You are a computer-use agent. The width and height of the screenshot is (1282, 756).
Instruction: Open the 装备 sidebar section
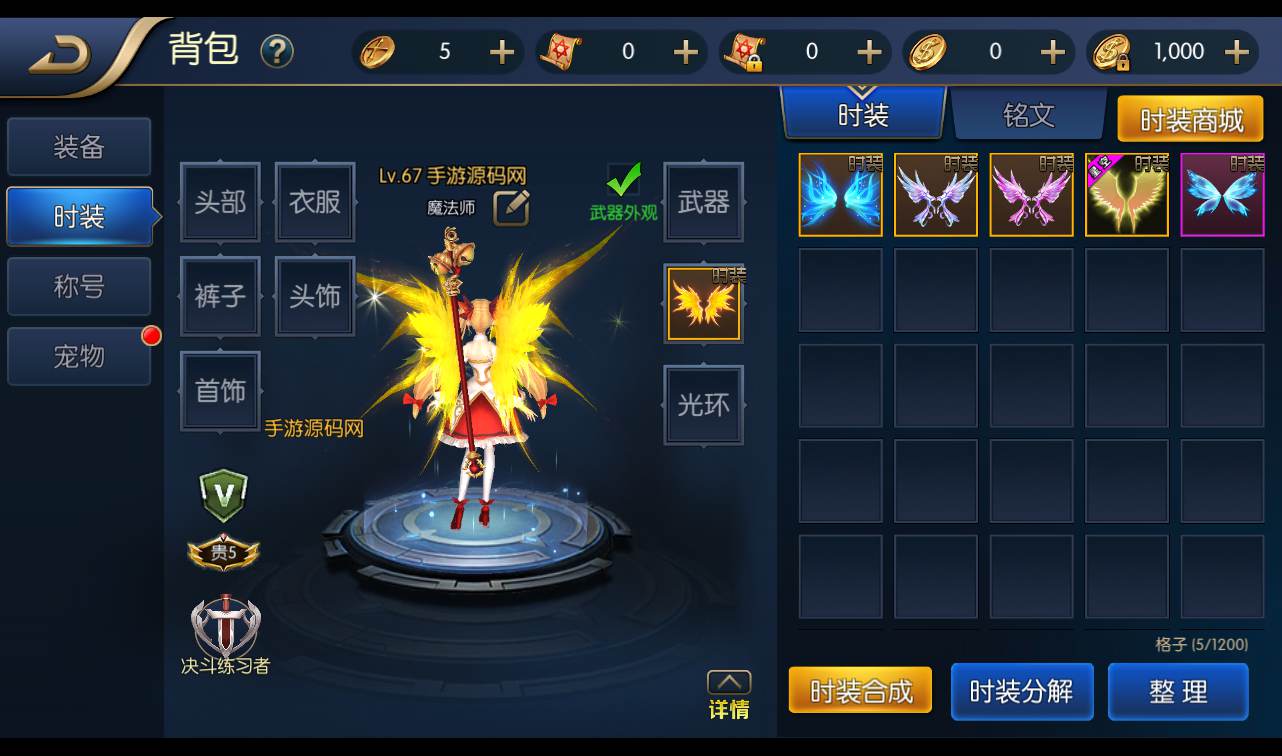coord(79,146)
